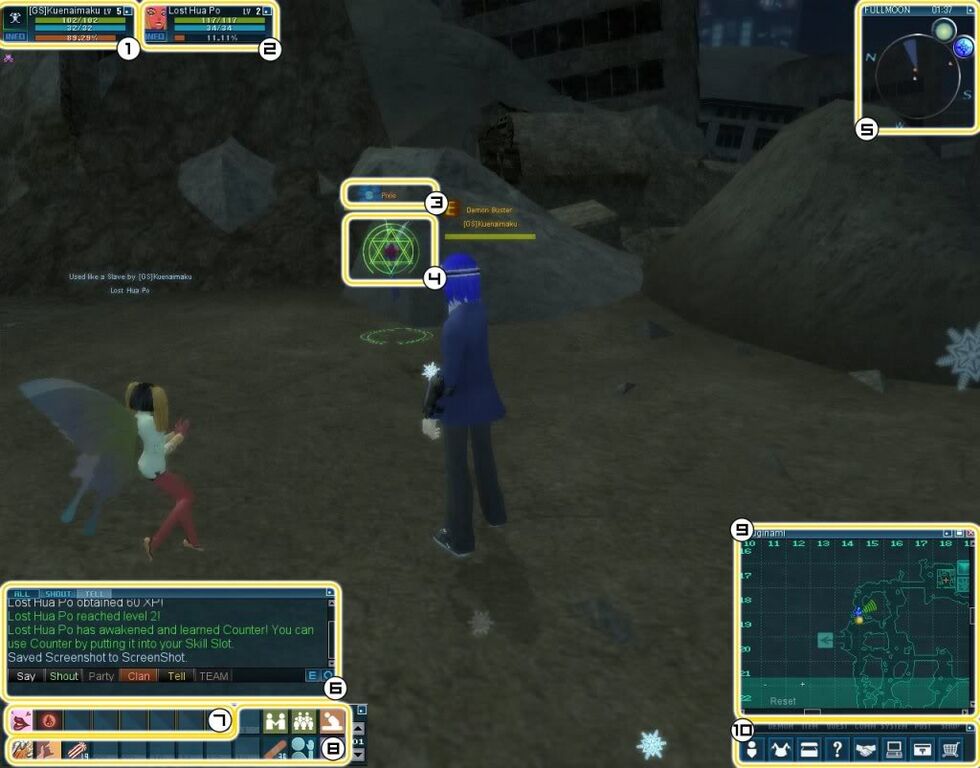980x768 pixels.
Task: Open INFO for demon Lost Hua Po
Action: point(155,37)
